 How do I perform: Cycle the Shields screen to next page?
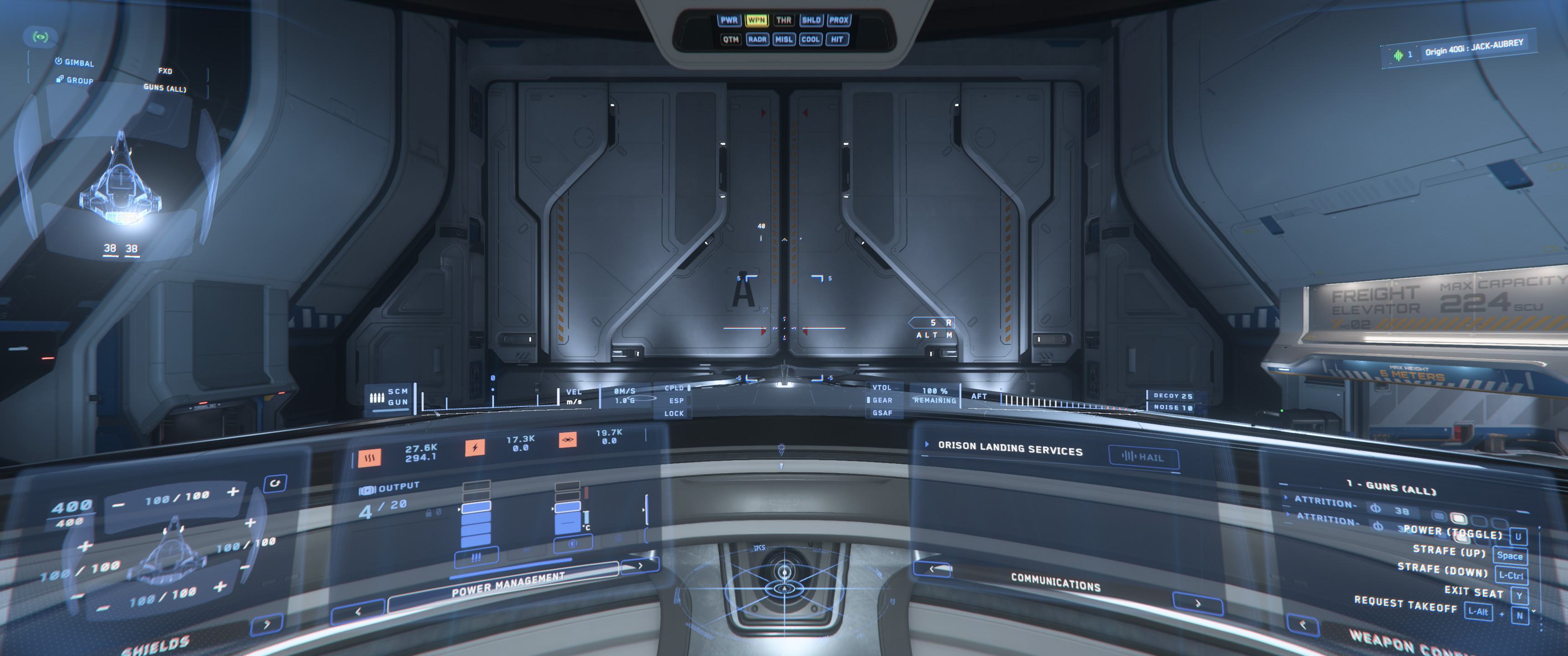[267, 625]
